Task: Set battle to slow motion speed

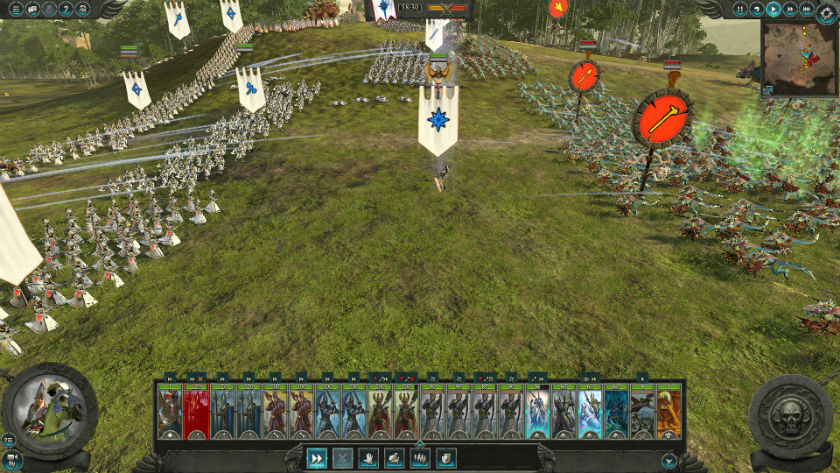Action: point(758,9)
